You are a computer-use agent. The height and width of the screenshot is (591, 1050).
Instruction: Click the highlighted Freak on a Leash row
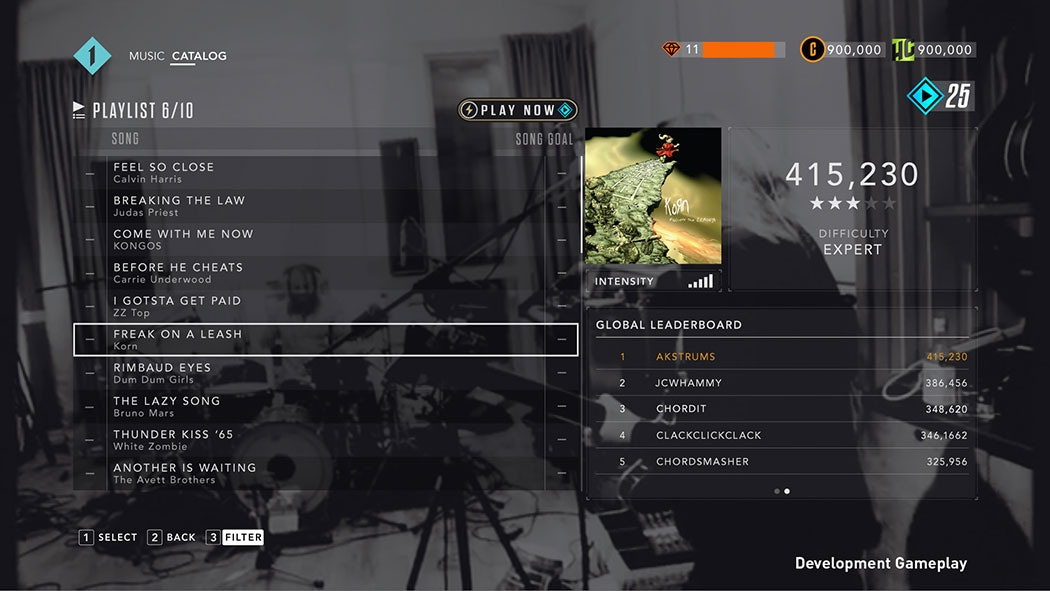pos(325,340)
